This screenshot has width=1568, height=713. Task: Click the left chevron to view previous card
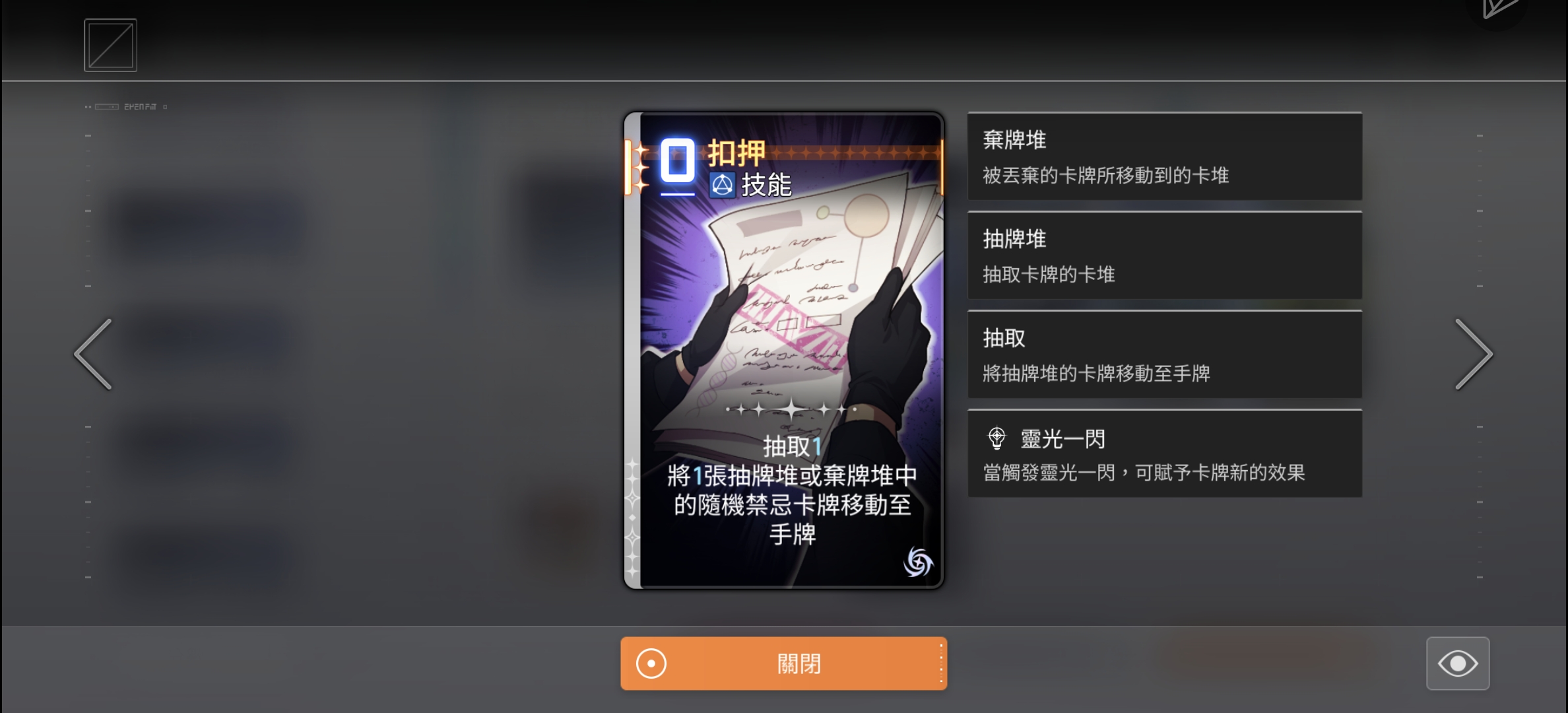(x=93, y=354)
